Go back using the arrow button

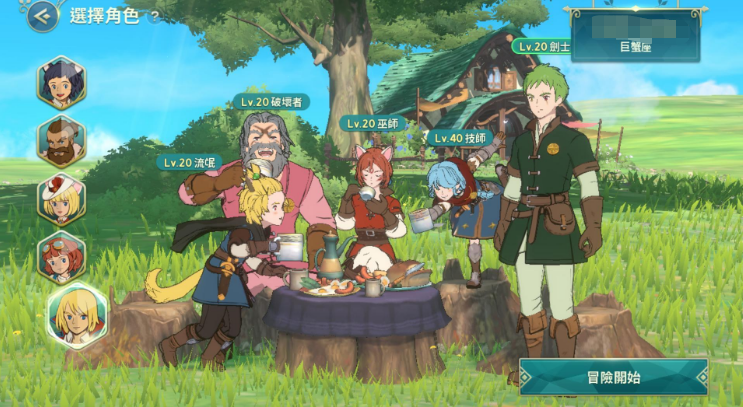pos(42,15)
